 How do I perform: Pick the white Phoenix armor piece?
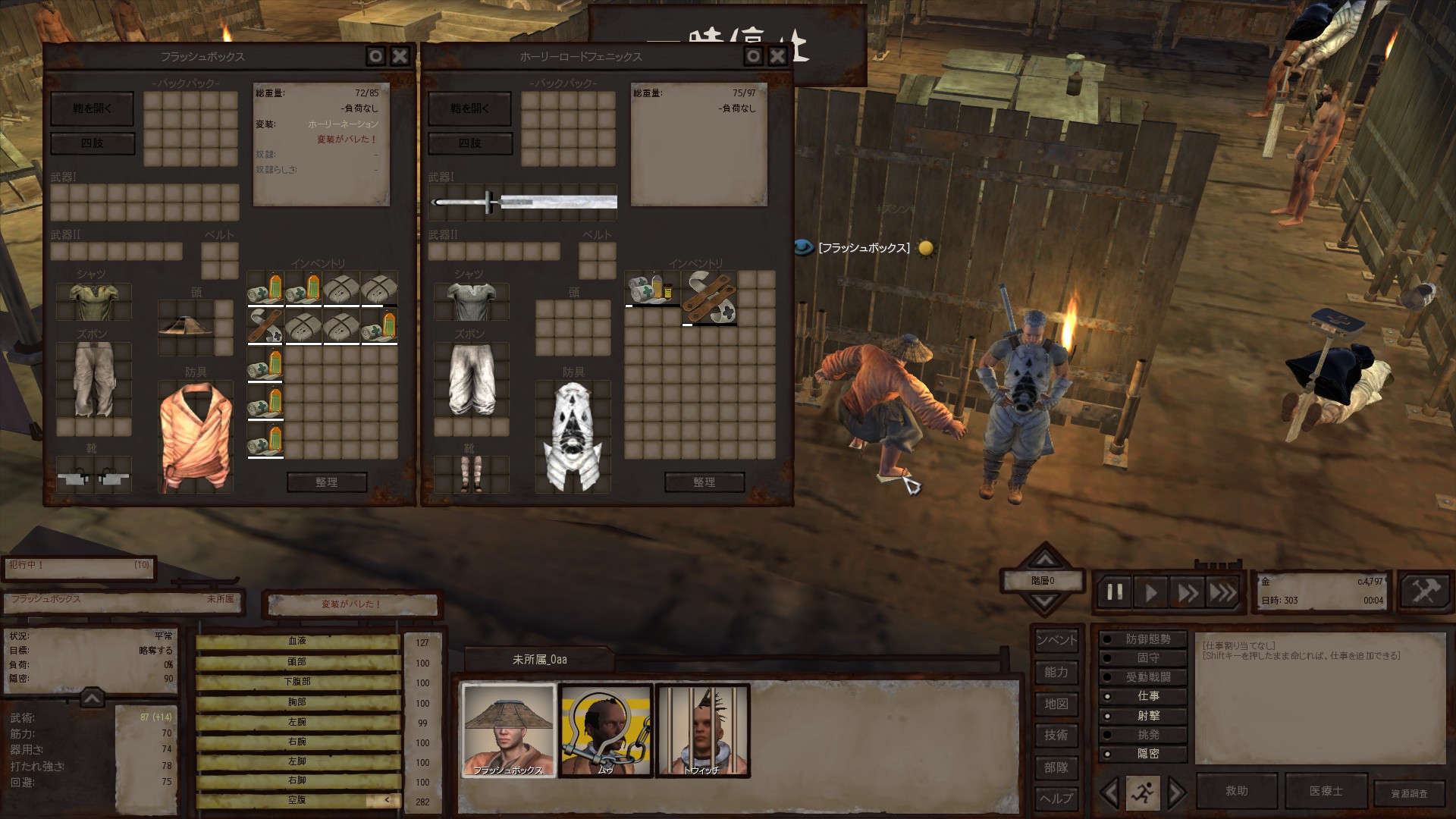(x=573, y=436)
